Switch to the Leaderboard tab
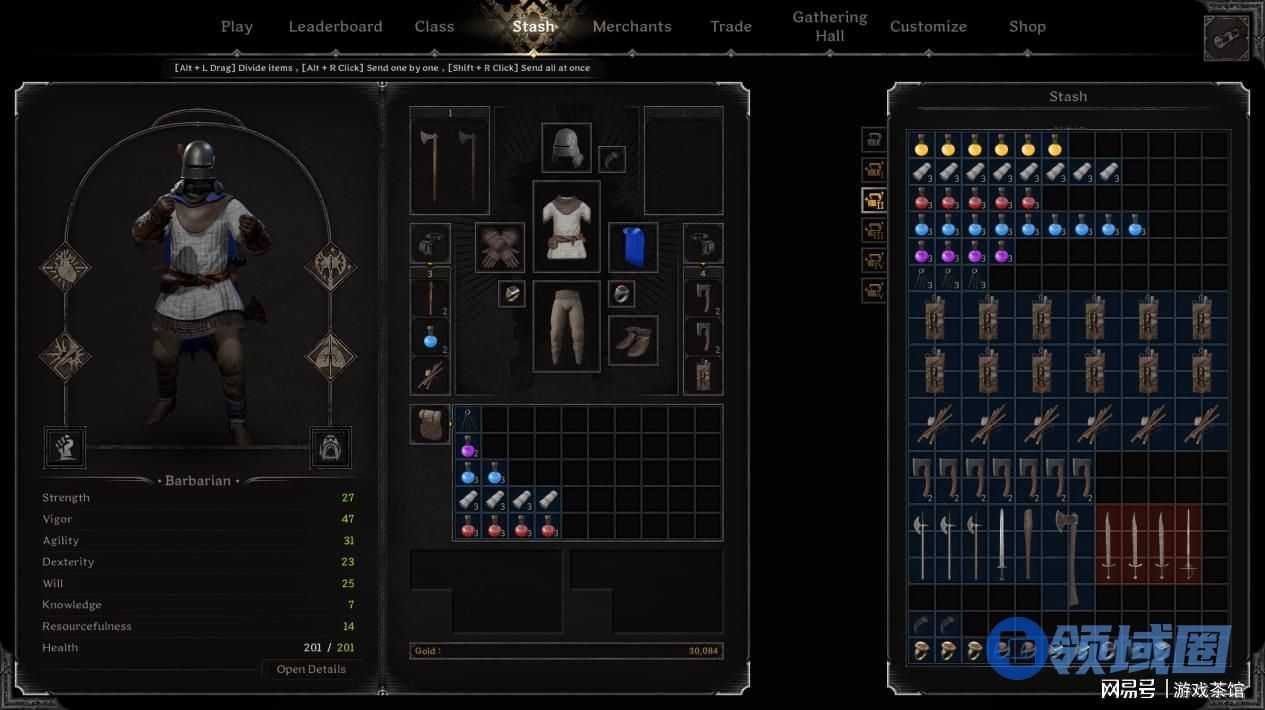The width and height of the screenshot is (1265, 710). [x=335, y=27]
